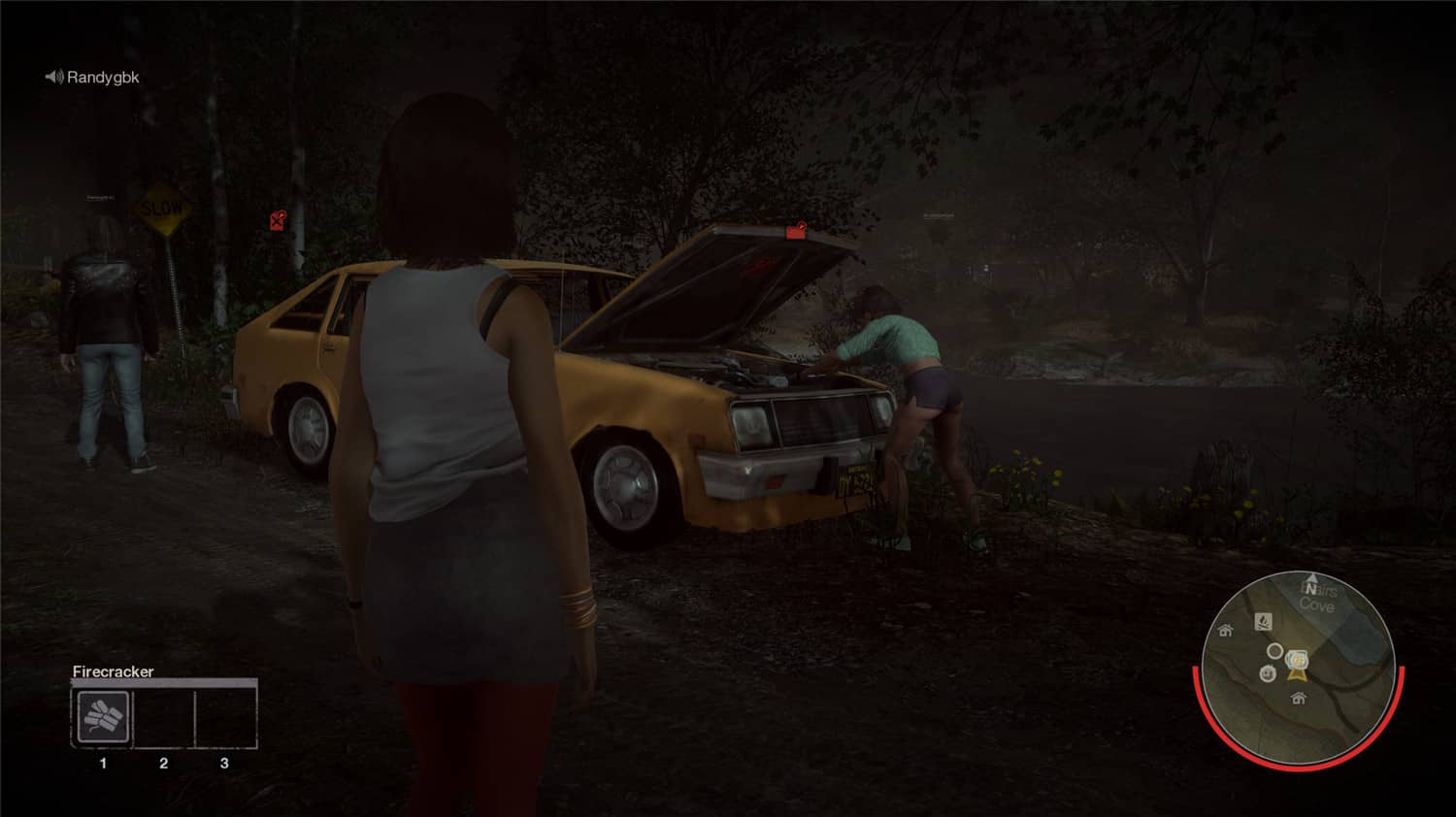
Task: Click the number 1 under the item slot
Action: pyautogui.click(x=104, y=762)
